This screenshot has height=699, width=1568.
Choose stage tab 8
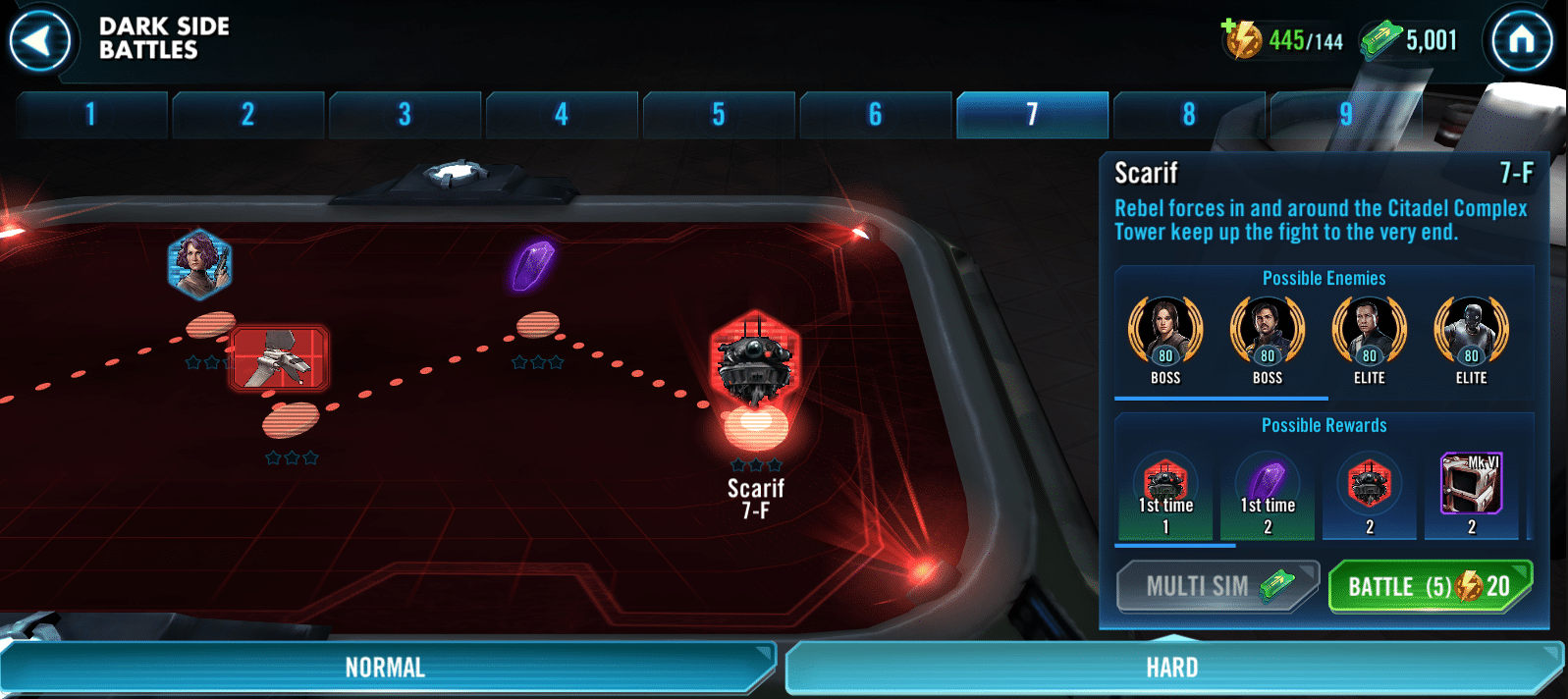[1189, 115]
